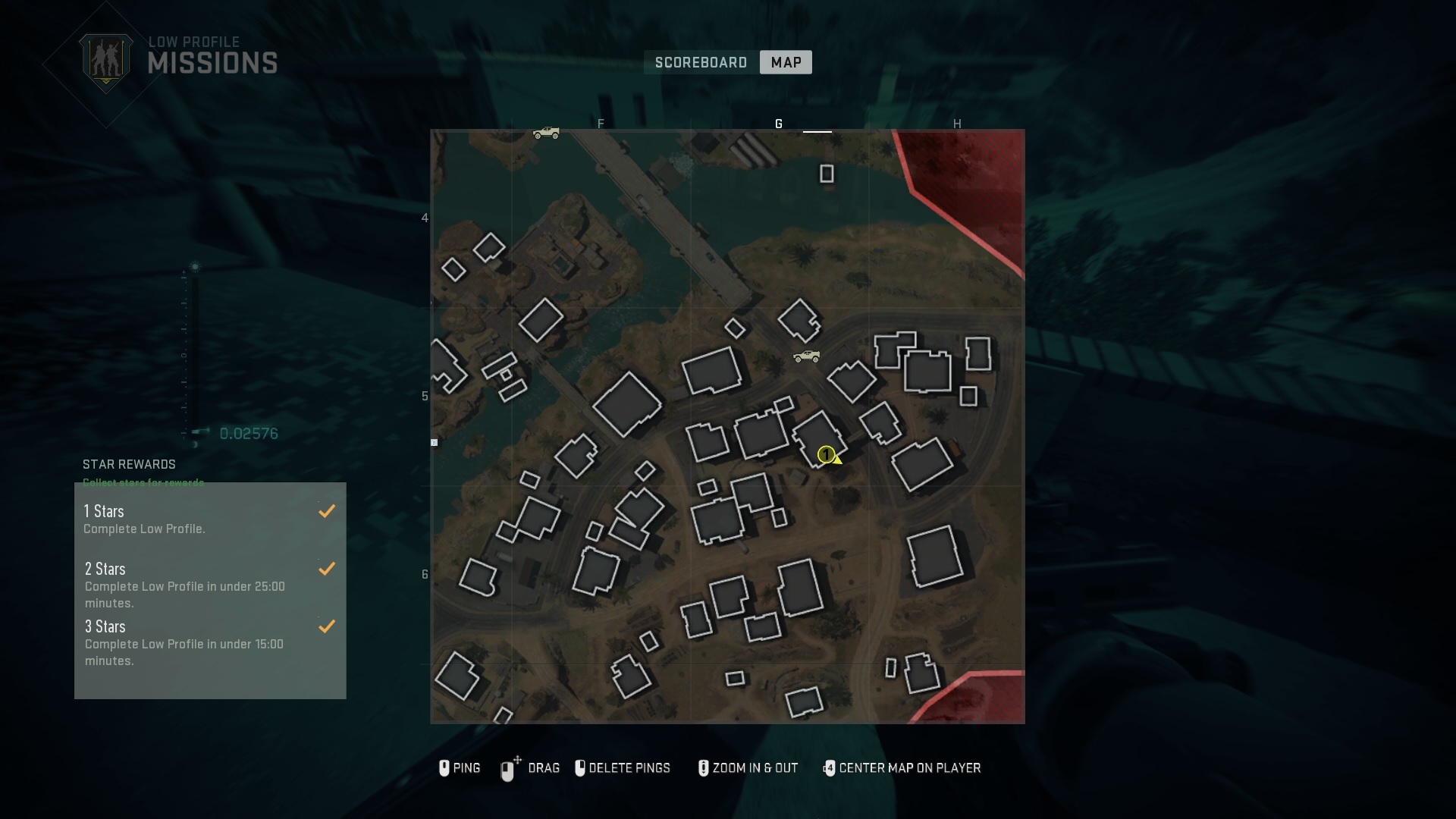Click the yellow circled player marker on the map

pos(827,455)
